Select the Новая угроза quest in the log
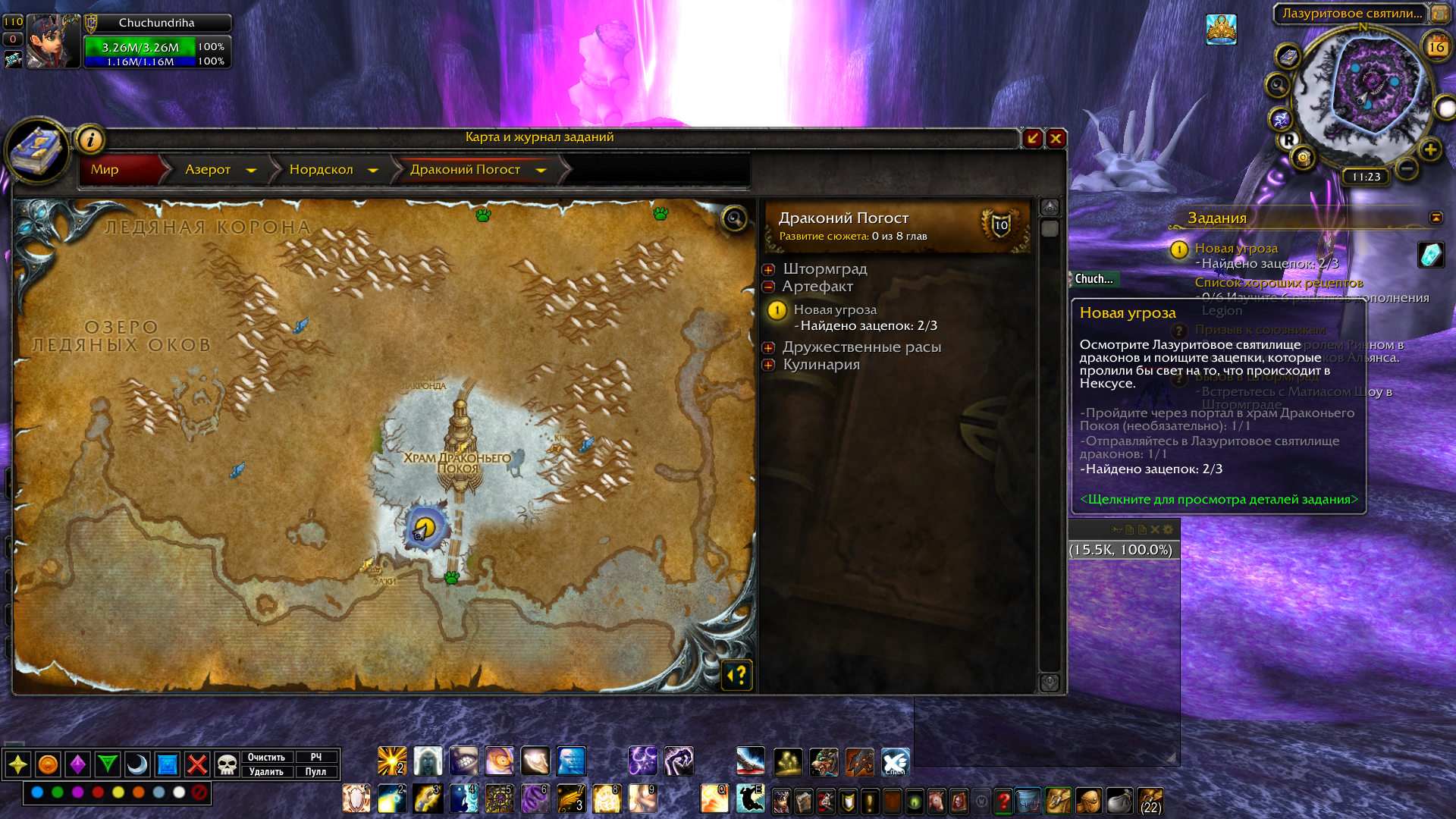Viewport: 1456px width, 819px height. pos(835,309)
